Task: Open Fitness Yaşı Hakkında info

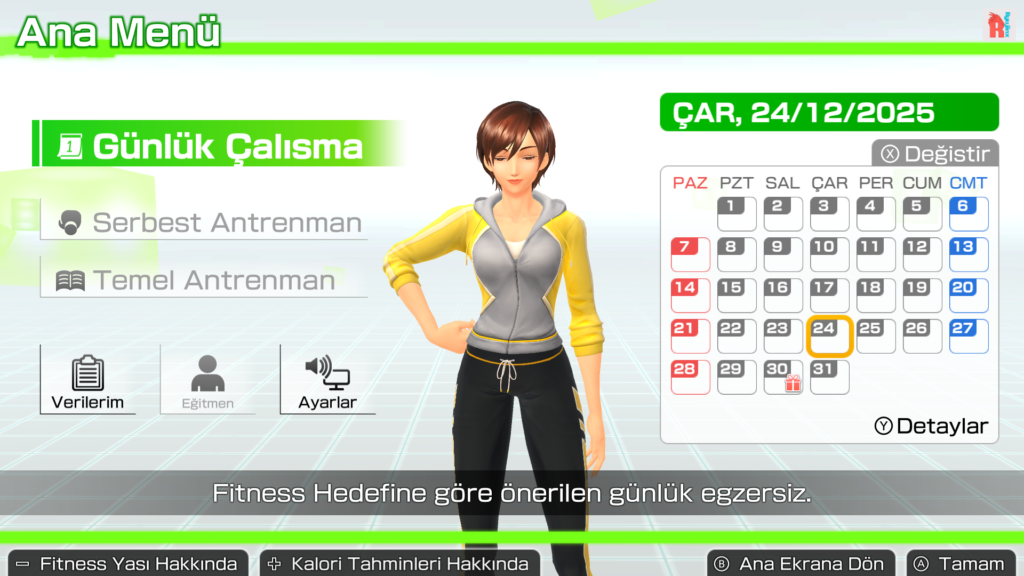Action: point(128,564)
